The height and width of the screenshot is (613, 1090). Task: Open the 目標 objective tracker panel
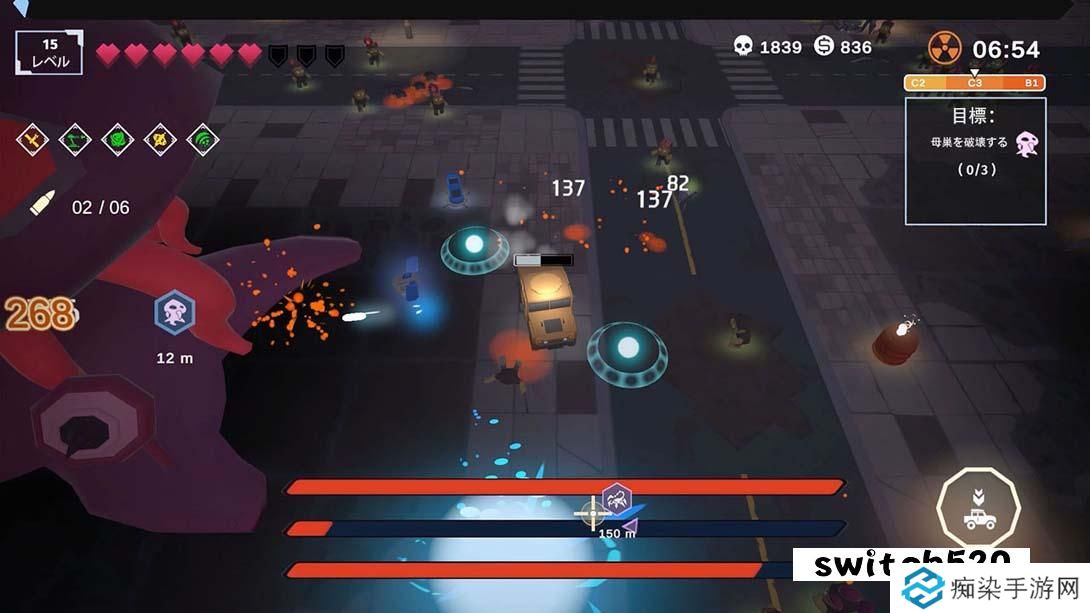pos(975,160)
